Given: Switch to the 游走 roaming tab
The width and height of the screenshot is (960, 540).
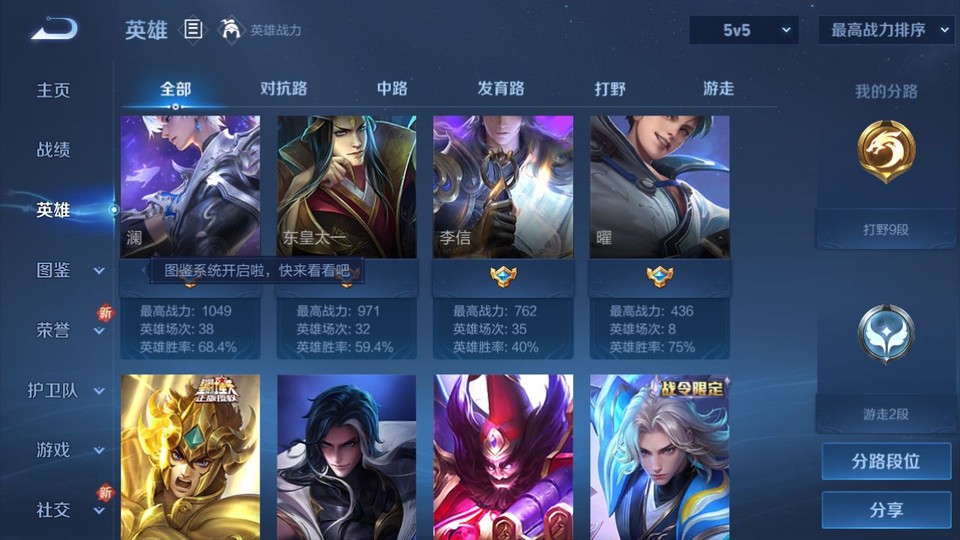Looking at the screenshot, I should click(718, 89).
